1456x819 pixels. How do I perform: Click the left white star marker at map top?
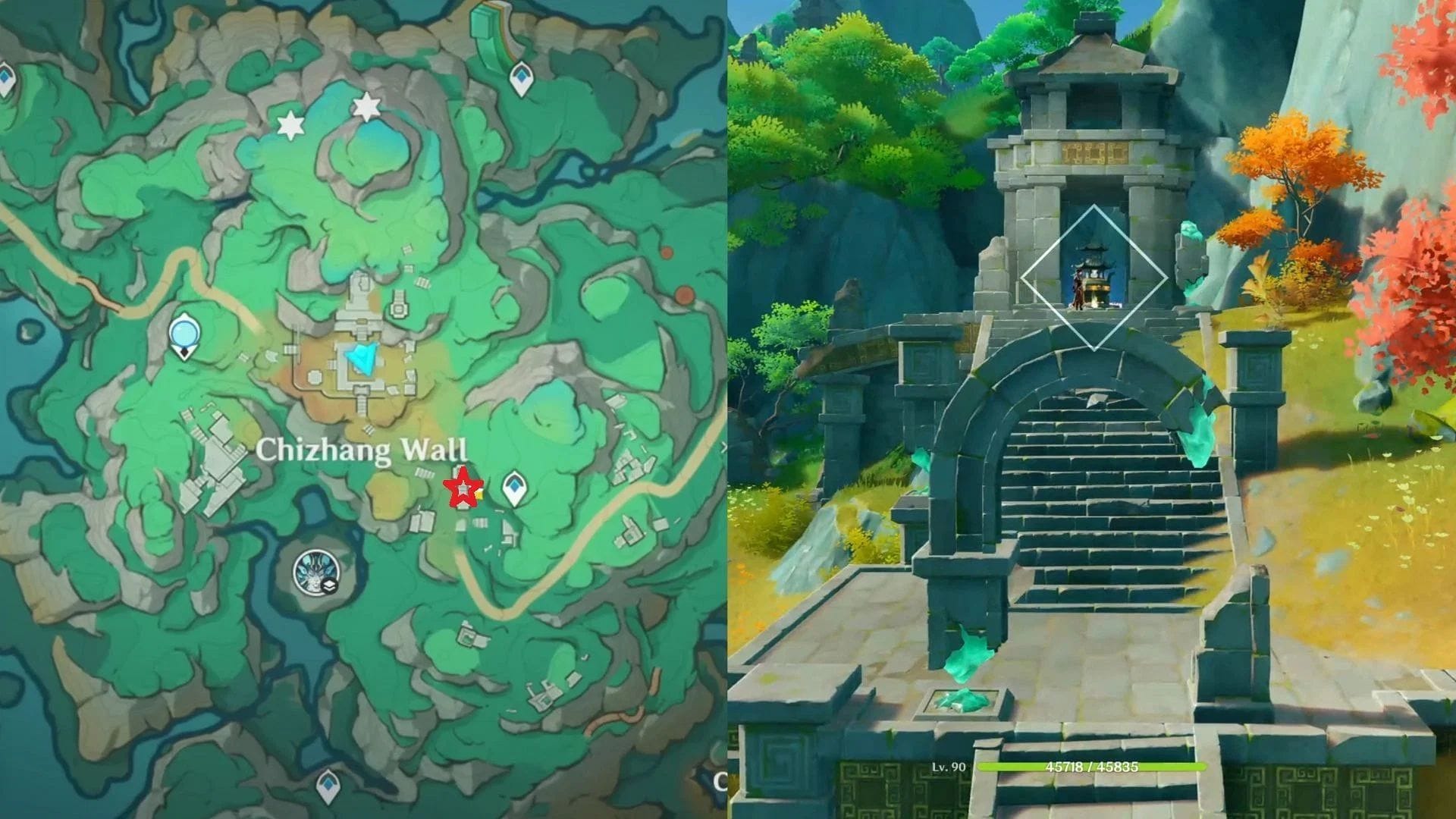coord(290,124)
